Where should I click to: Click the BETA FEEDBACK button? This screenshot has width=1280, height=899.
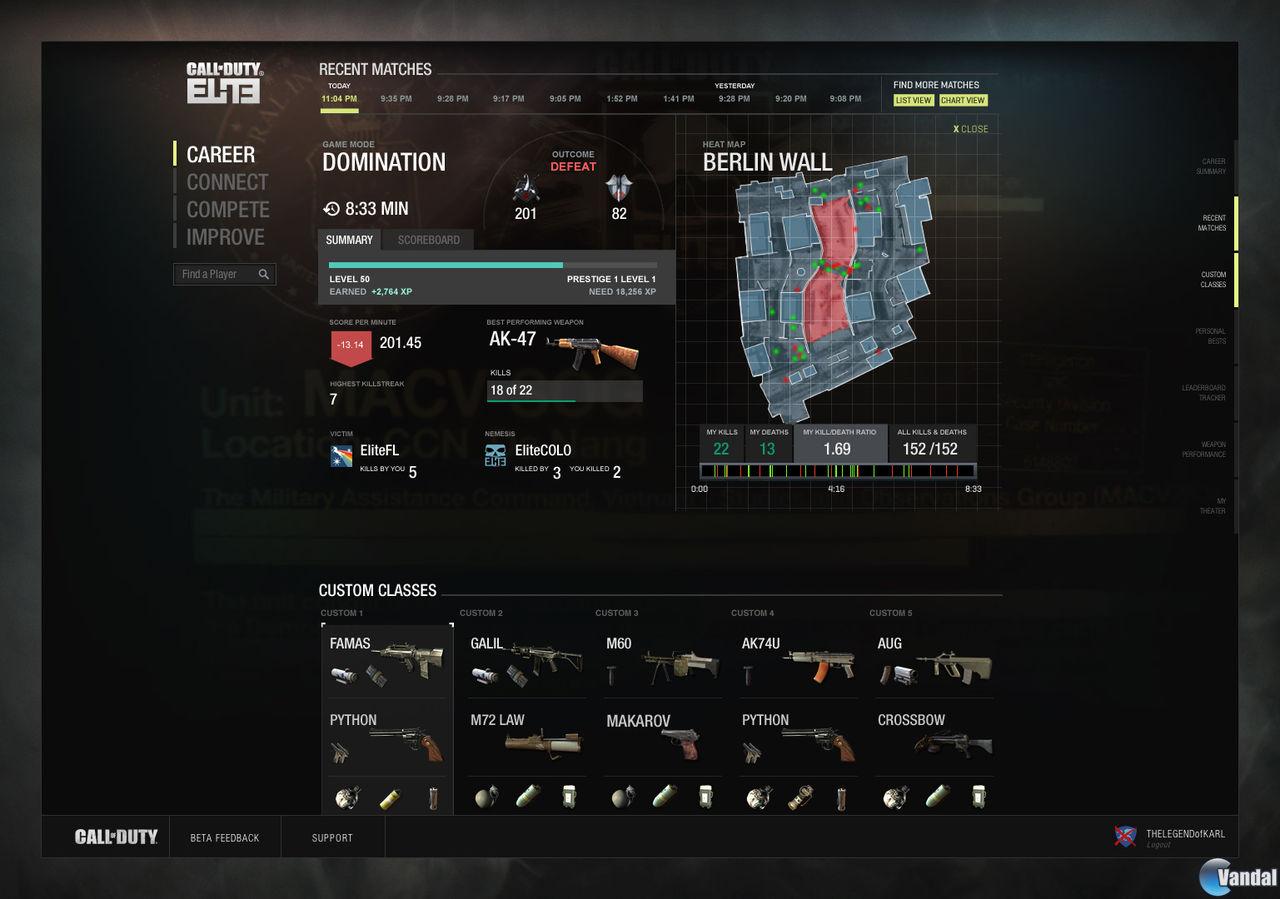click(225, 837)
